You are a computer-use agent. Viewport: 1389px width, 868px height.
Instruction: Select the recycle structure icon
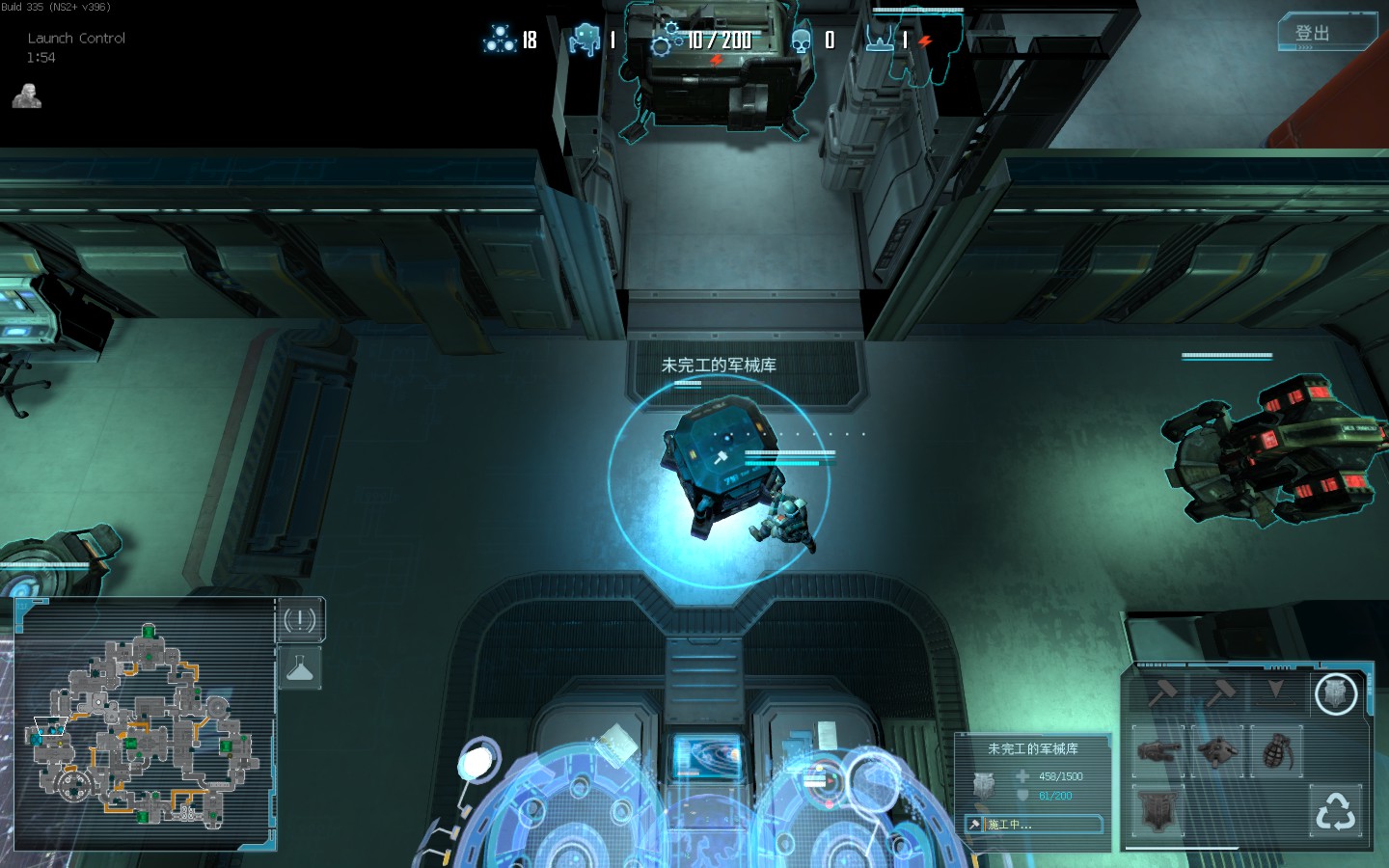point(1336,810)
